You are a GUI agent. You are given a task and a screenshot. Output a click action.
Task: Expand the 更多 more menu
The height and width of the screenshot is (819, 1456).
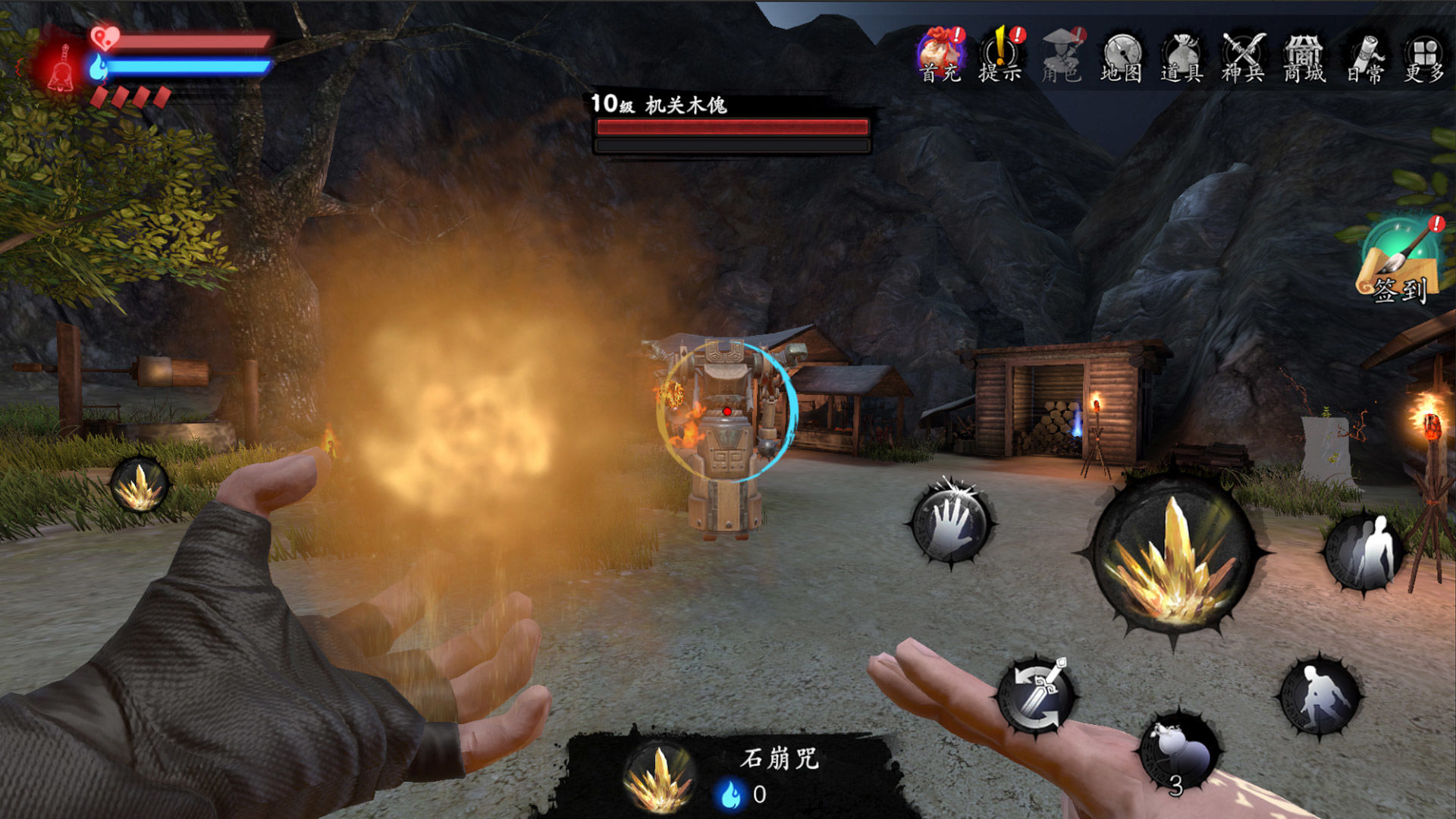click(1424, 55)
